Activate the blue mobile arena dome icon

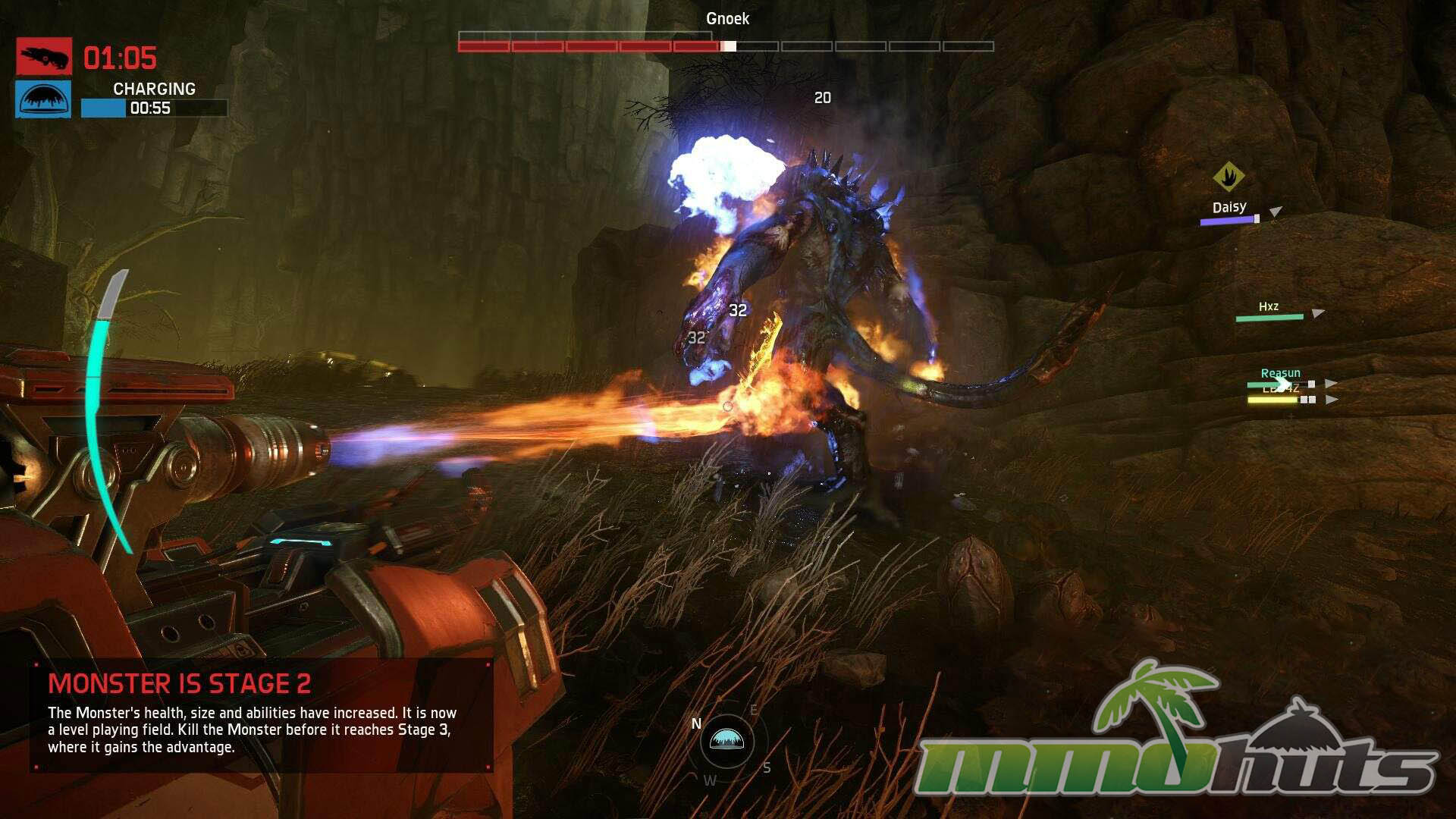point(44,99)
